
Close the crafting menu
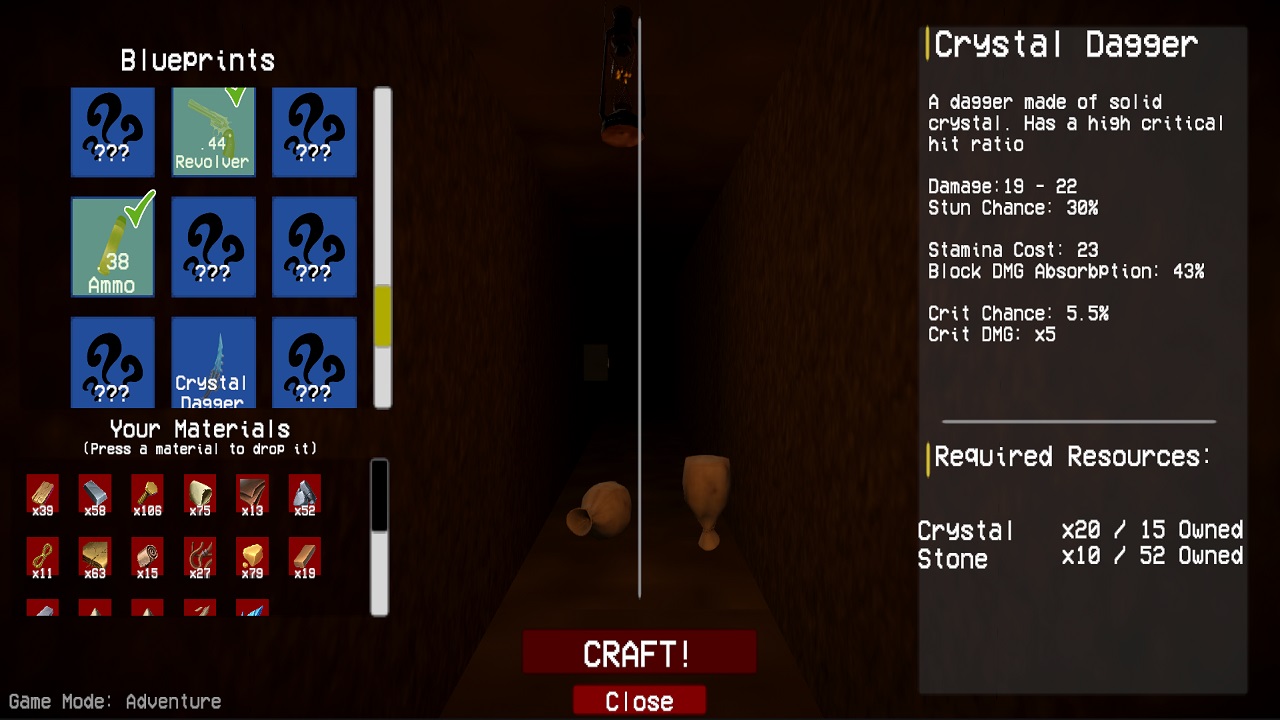[x=639, y=700]
